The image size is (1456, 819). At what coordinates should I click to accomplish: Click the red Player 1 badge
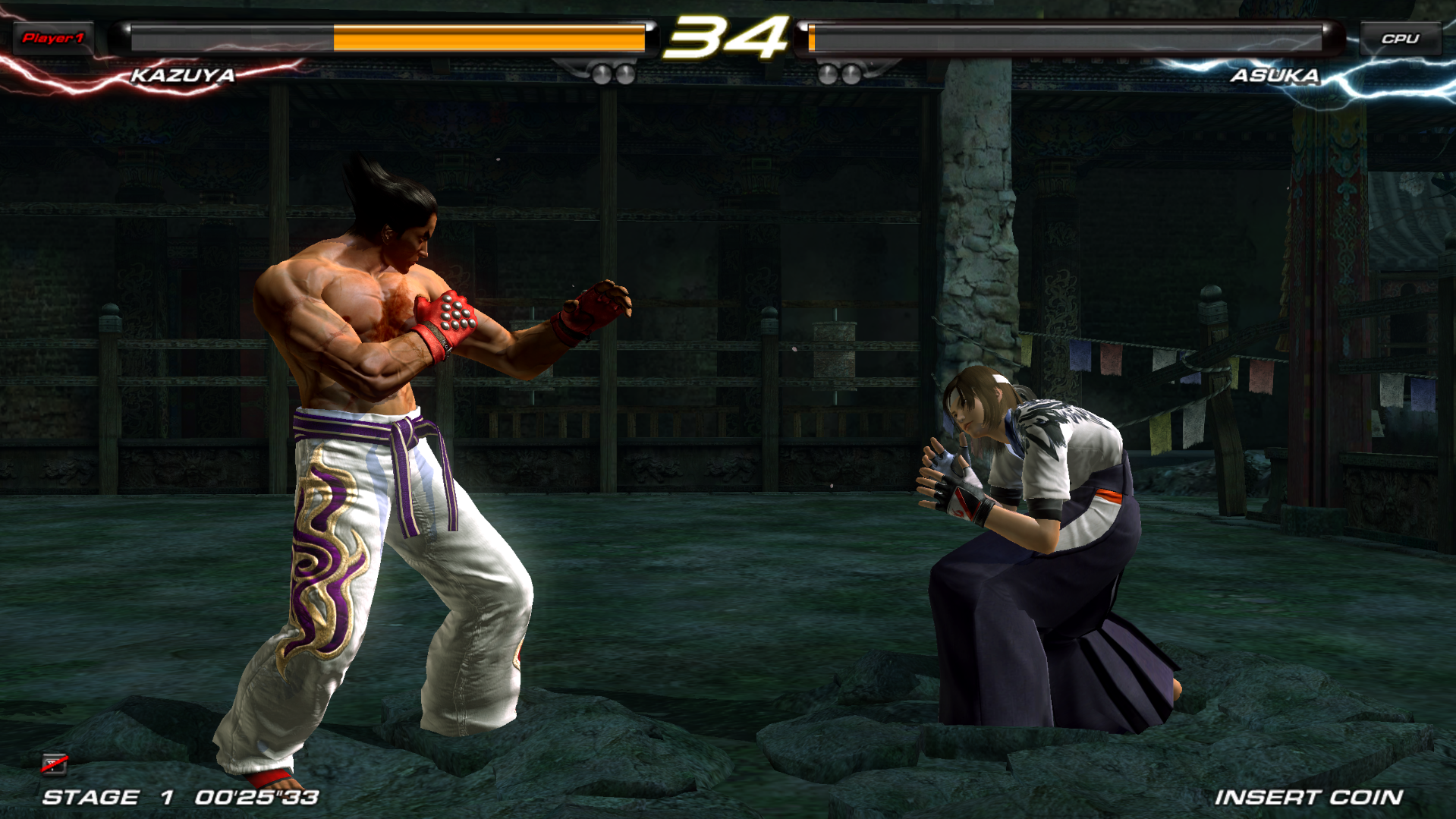click(52, 38)
